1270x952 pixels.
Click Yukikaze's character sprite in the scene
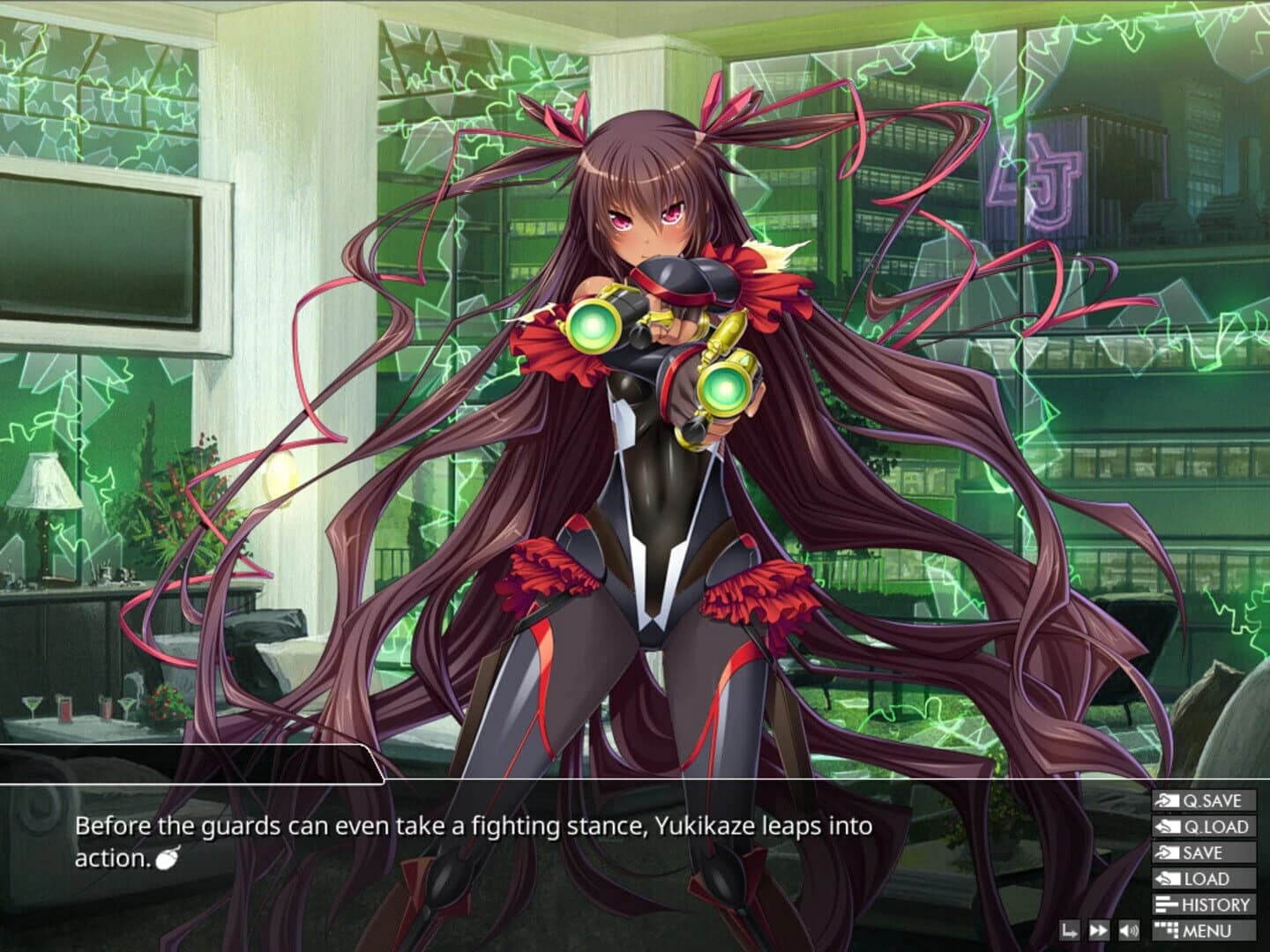653,397
